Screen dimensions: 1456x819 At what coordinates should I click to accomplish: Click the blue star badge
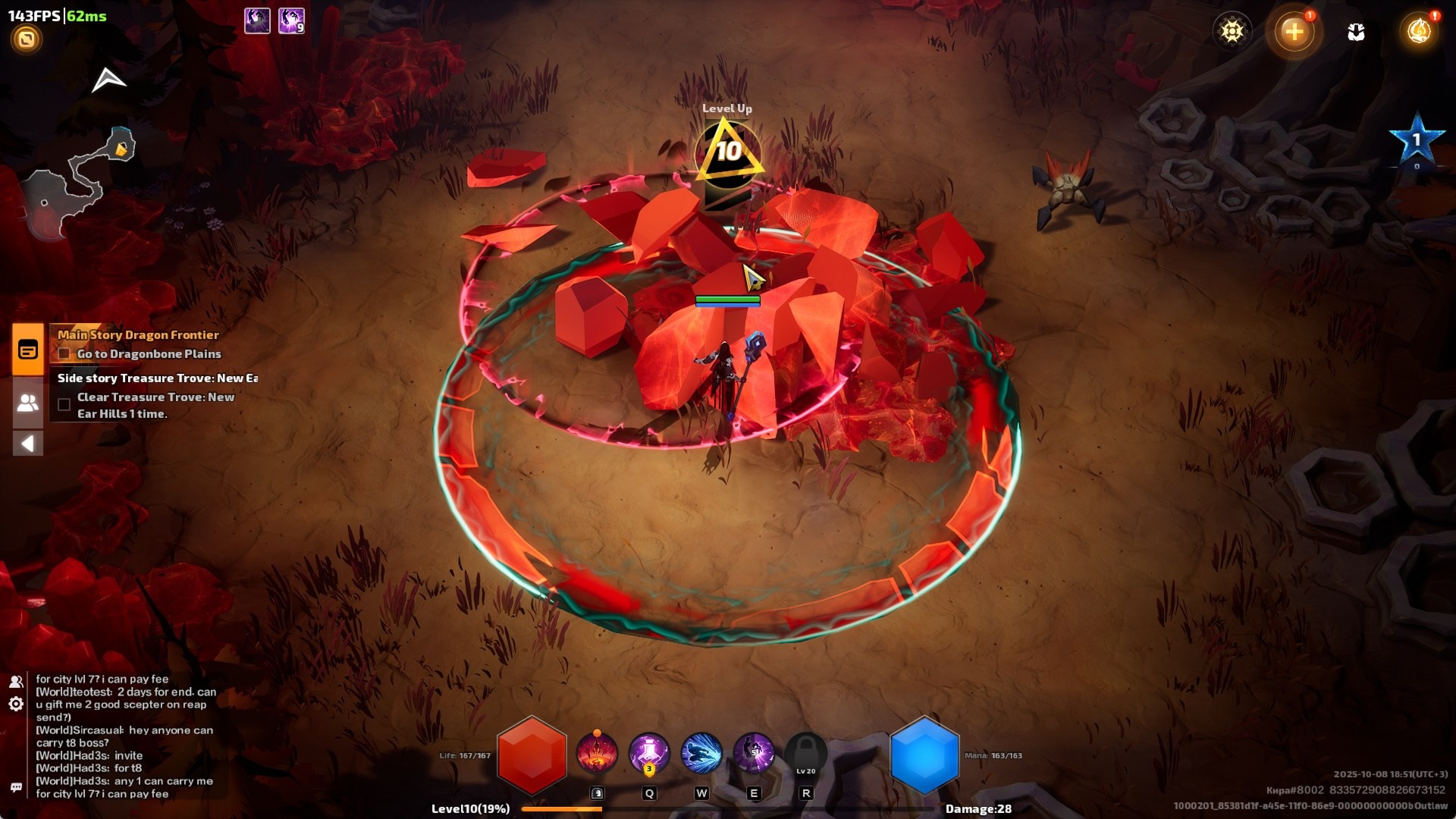point(1416,140)
